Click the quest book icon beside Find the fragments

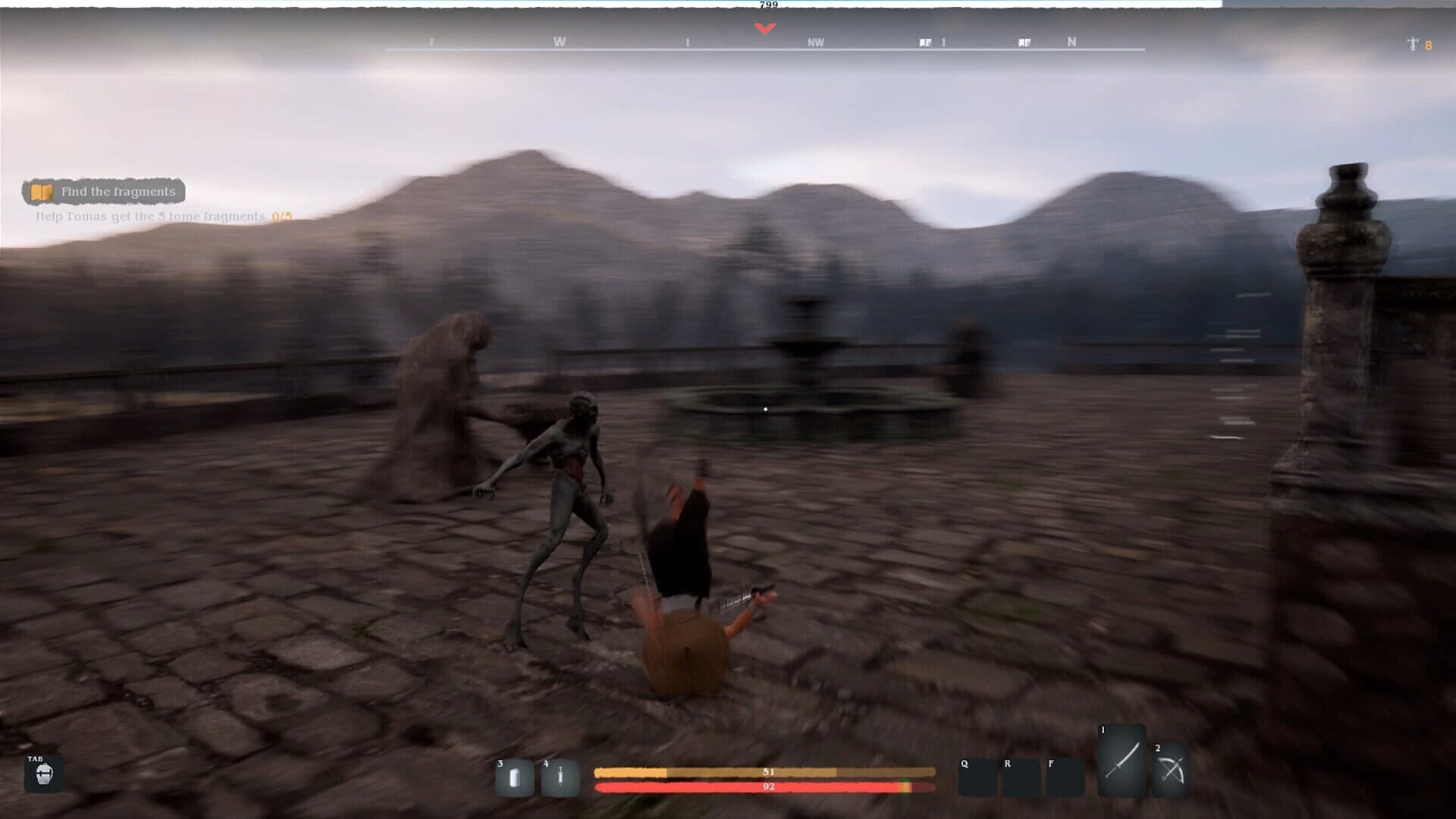click(x=42, y=192)
